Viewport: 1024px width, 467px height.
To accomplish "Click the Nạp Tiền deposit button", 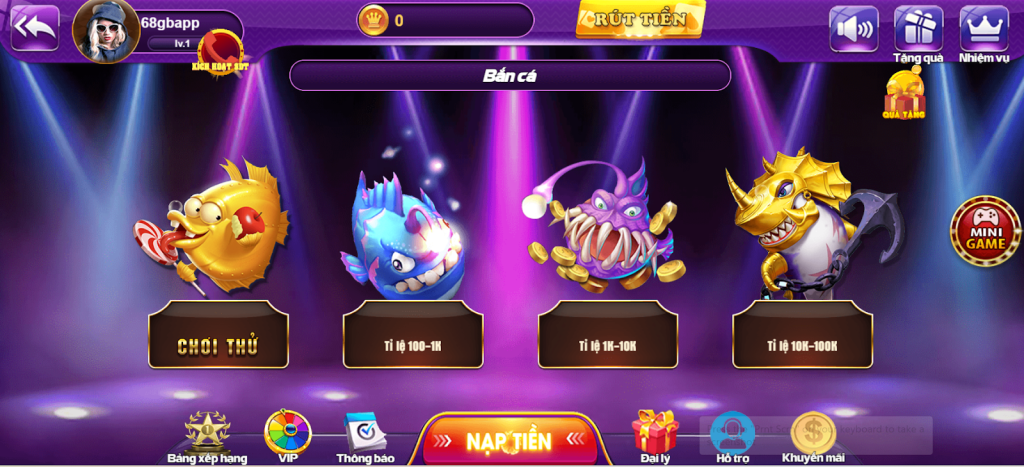I will [x=508, y=441].
